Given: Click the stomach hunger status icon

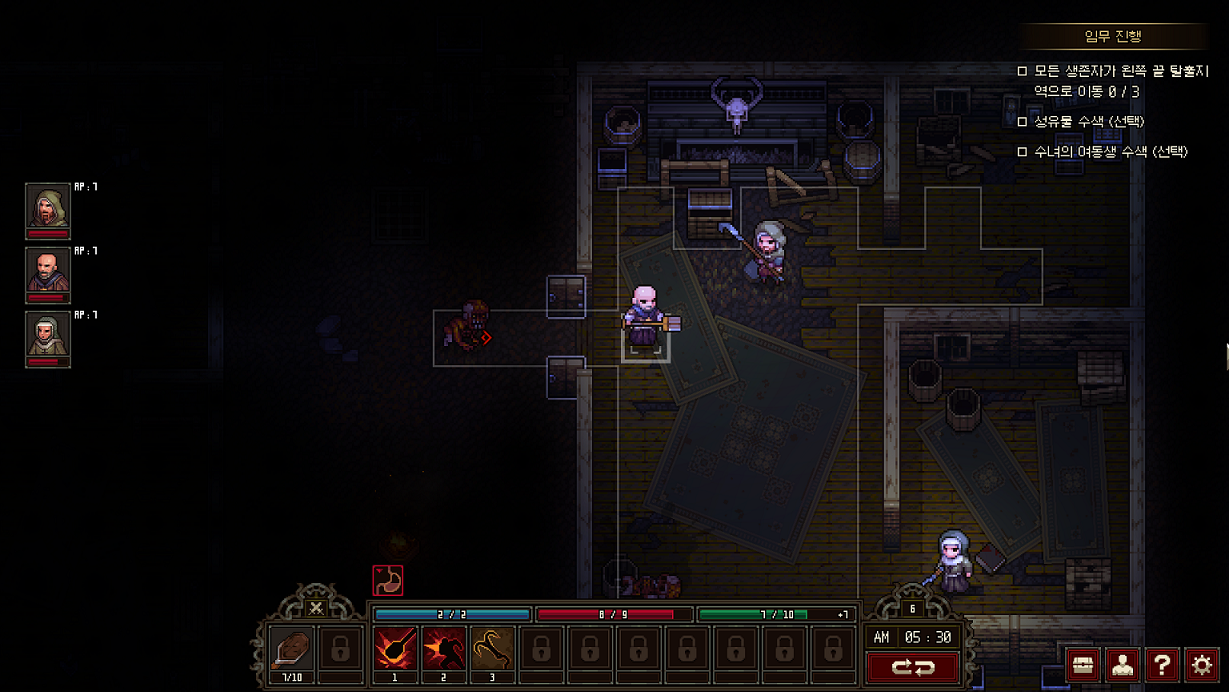Looking at the screenshot, I should [x=387, y=580].
